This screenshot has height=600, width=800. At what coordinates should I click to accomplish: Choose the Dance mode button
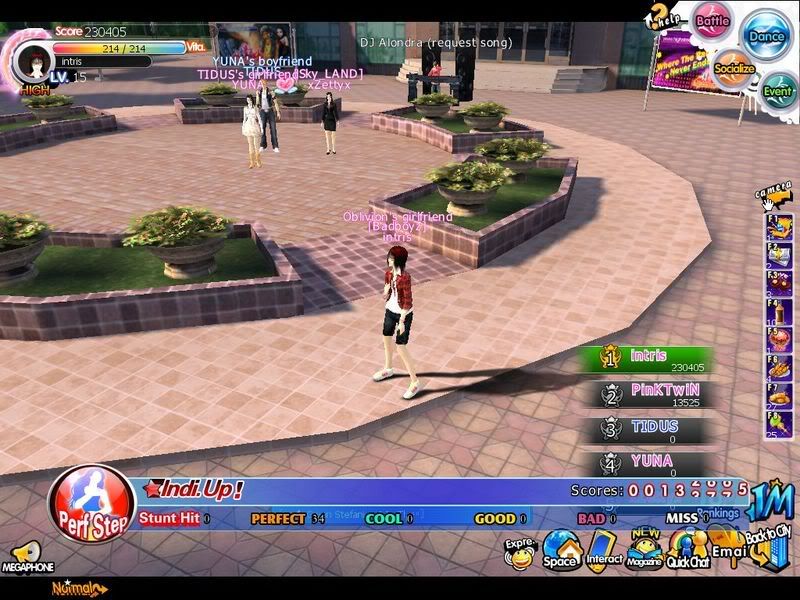click(x=768, y=35)
